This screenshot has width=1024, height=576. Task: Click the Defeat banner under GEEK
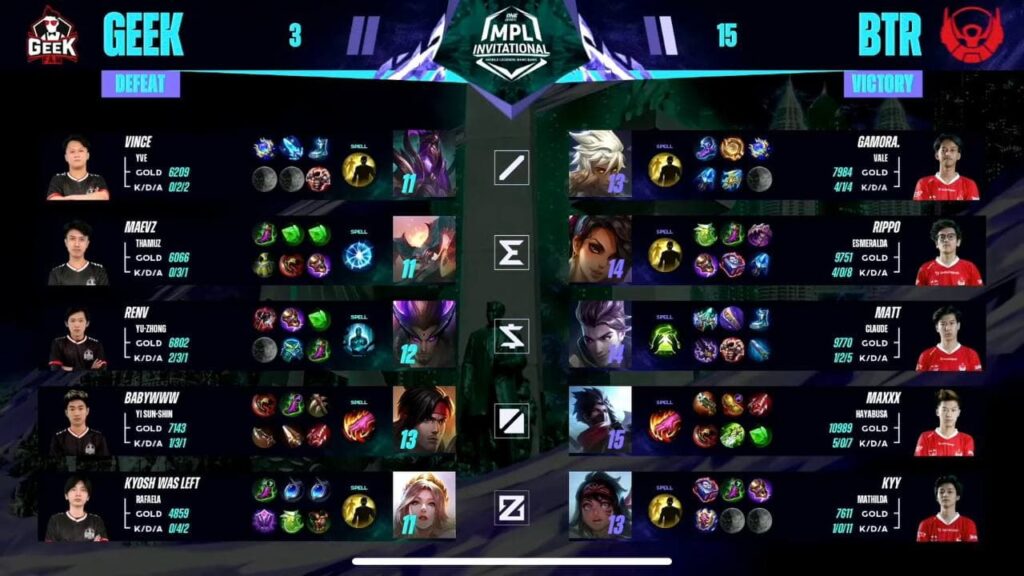pyautogui.click(x=140, y=84)
